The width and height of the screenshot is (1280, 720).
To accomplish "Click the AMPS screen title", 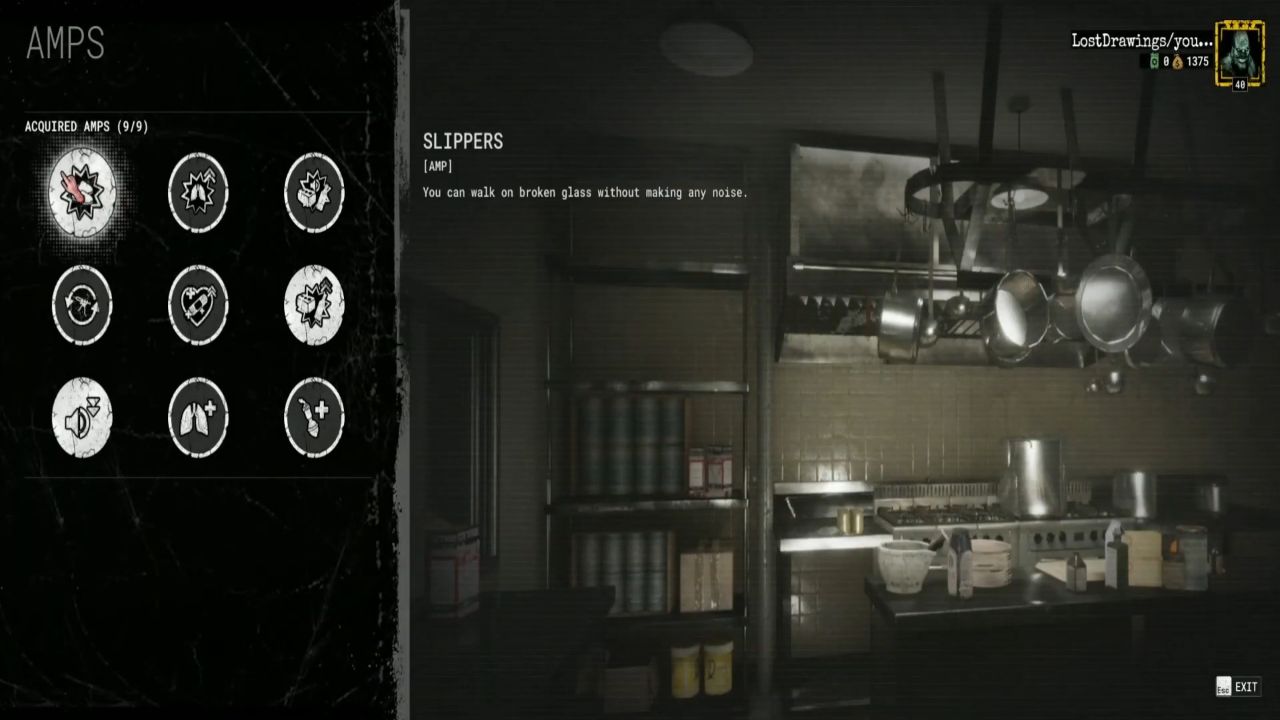I will [66, 44].
